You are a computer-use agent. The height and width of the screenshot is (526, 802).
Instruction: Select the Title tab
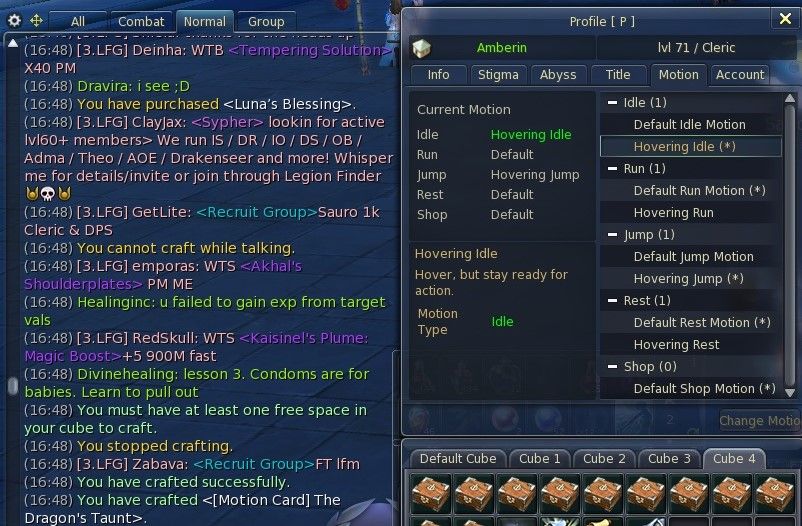click(x=618, y=75)
